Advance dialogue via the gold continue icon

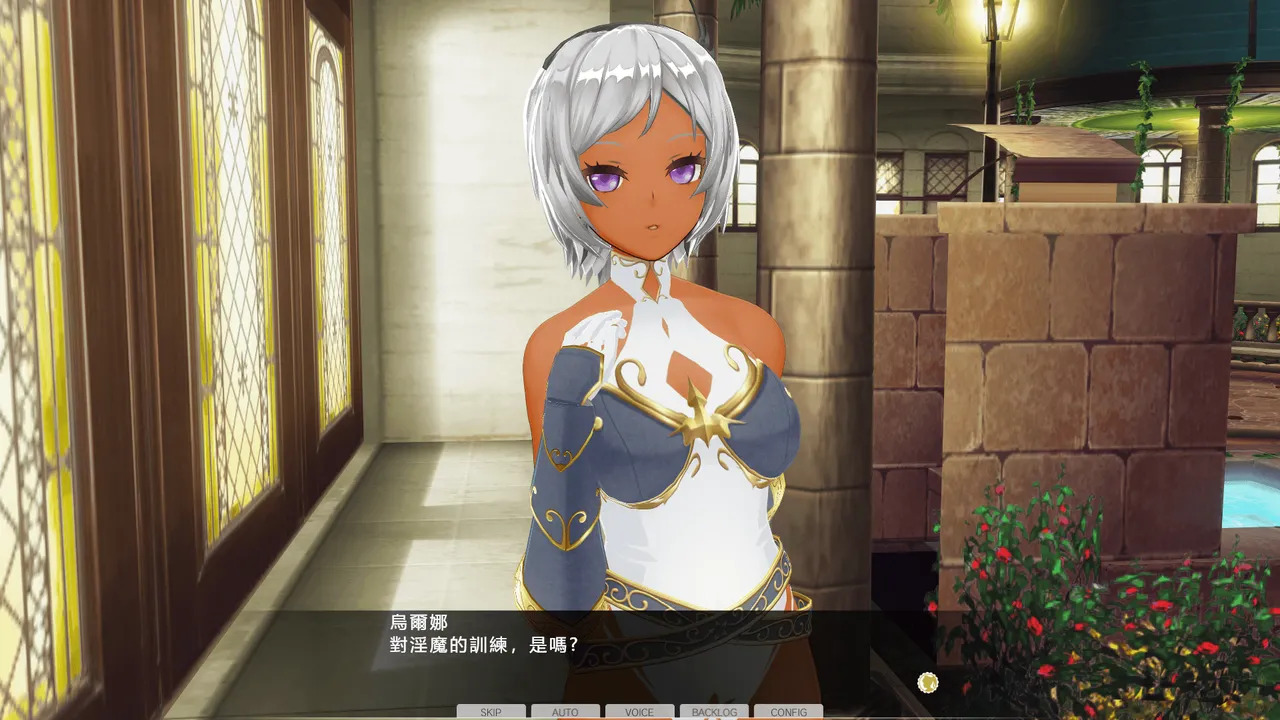click(928, 682)
